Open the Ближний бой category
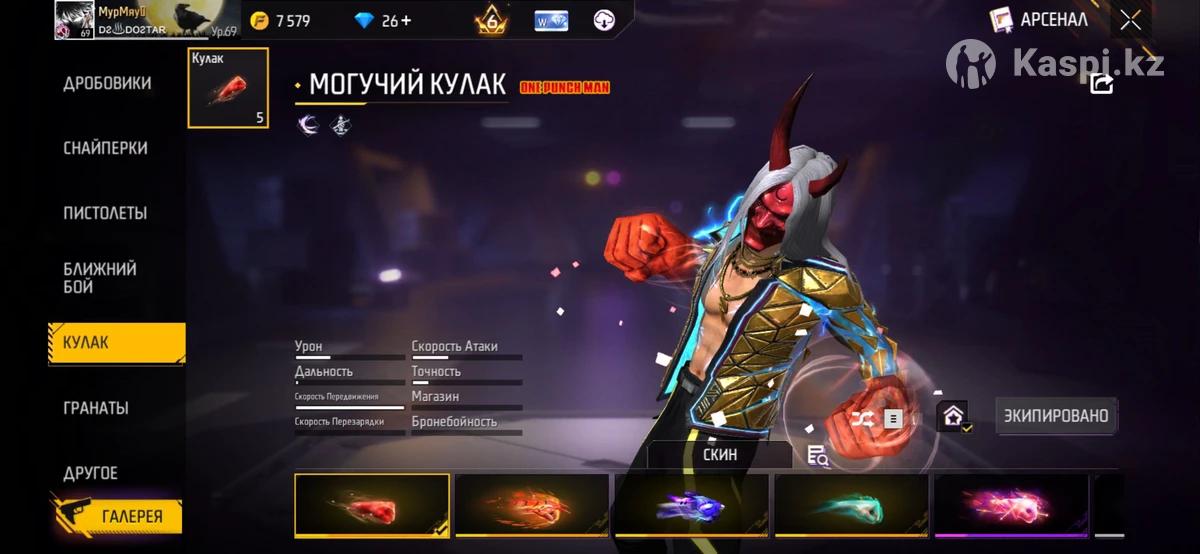 (x=100, y=278)
